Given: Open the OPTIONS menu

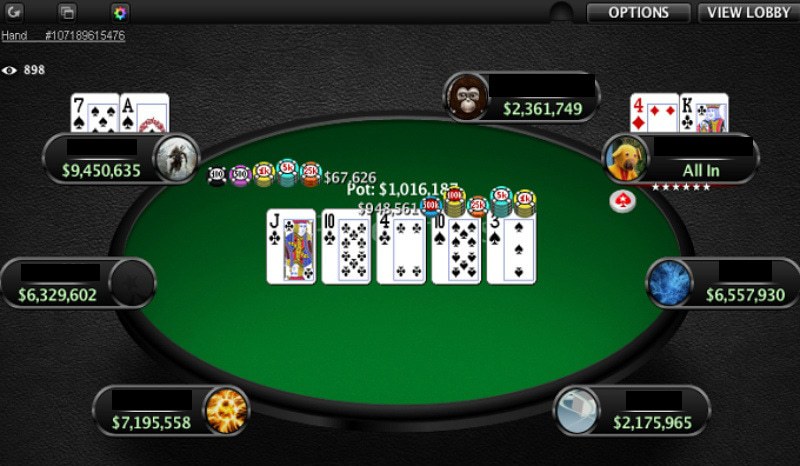Looking at the screenshot, I should pyautogui.click(x=638, y=13).
